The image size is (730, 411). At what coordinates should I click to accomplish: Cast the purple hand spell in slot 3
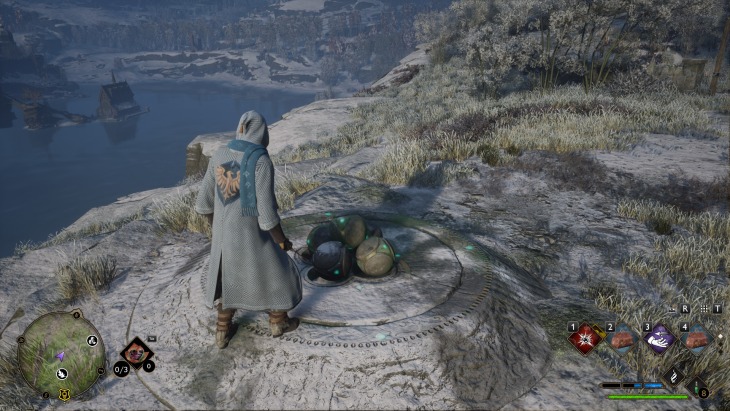click(x=658, y=340)
